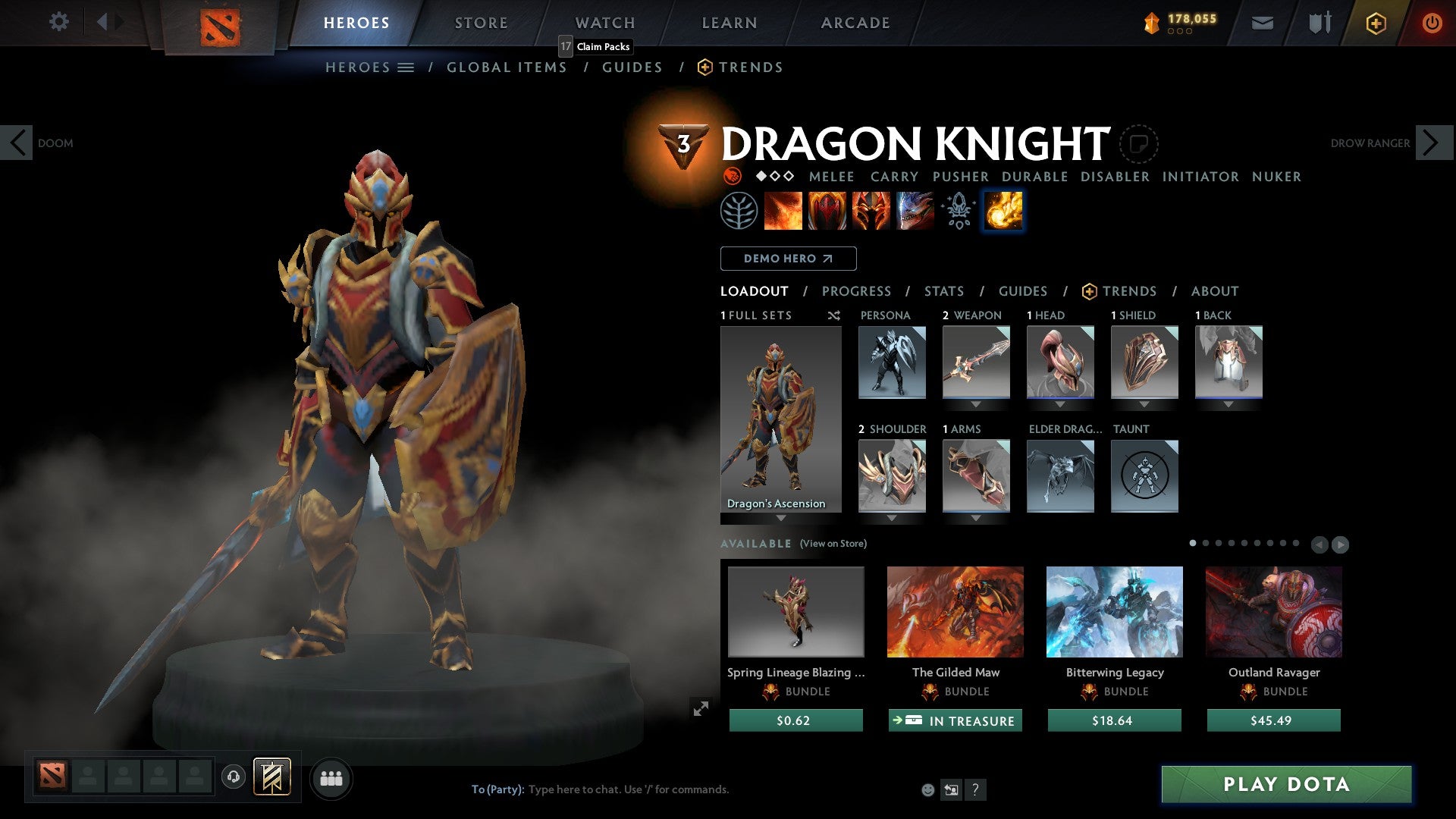Open the Arcade menu item
The width and height of the screenshot is (1456, 819).
click(x=855, y=23)
